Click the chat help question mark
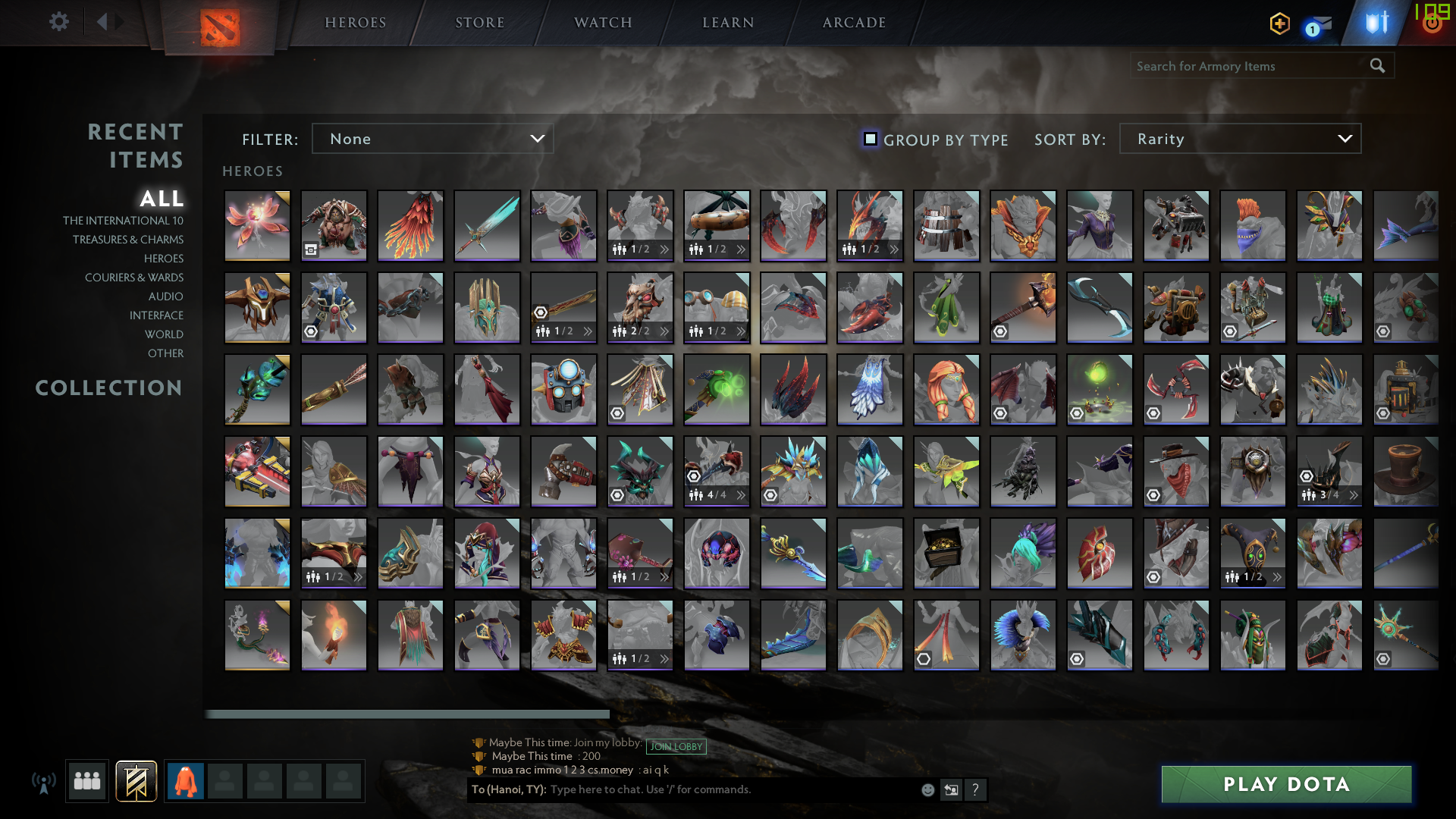The width and height of the screenshot is (1456, 819). pyautogui.click(x=976, y=789)
